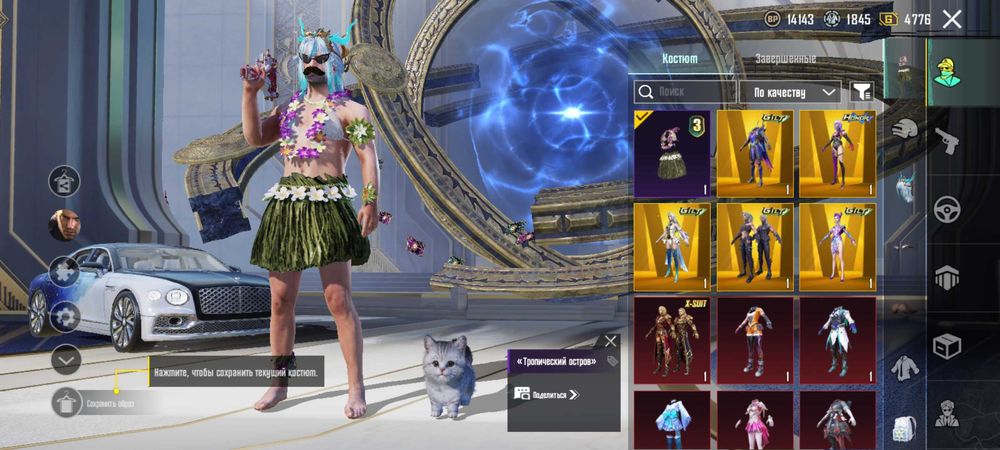Close the wardrobe screen with the top X

coord(952,19)
